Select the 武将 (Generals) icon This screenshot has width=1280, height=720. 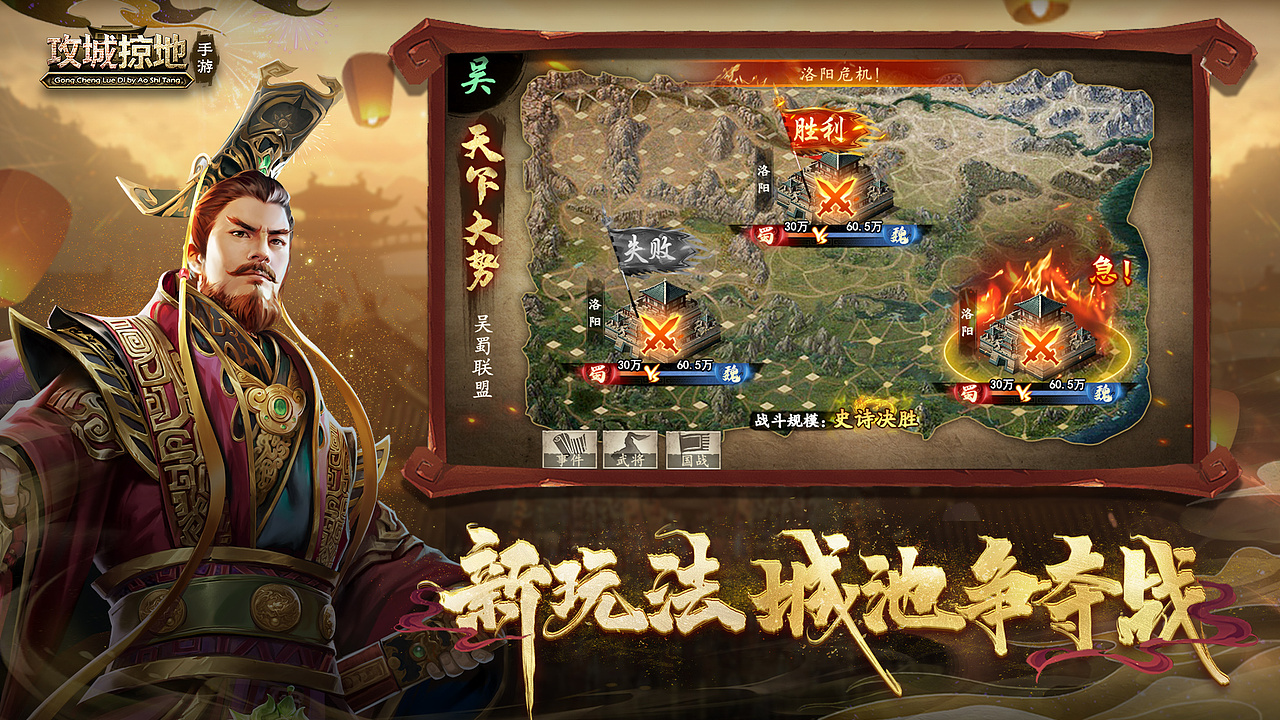pyautogui.click(x=630, y=450)
